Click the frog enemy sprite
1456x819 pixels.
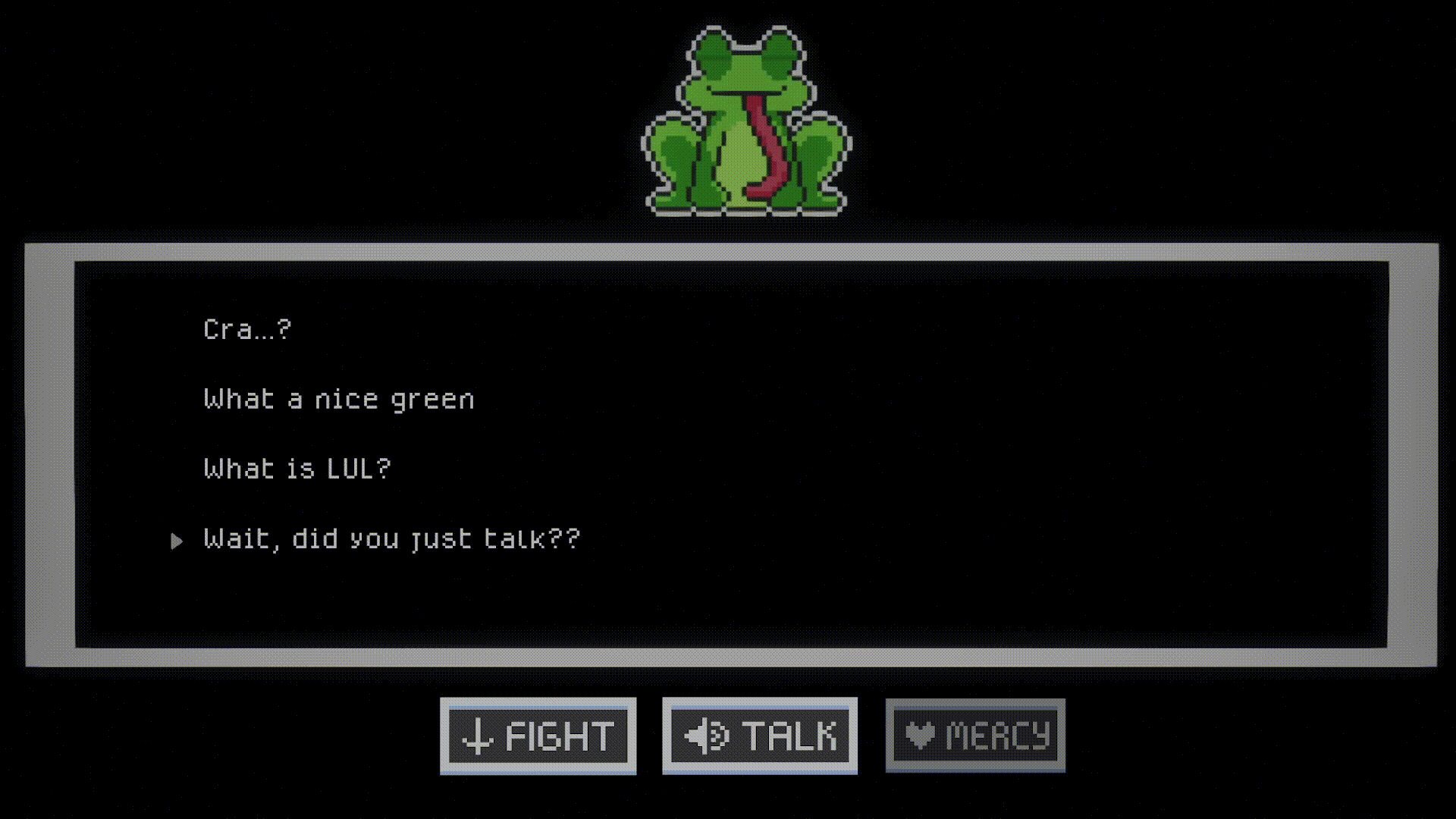tap(747, 121)
